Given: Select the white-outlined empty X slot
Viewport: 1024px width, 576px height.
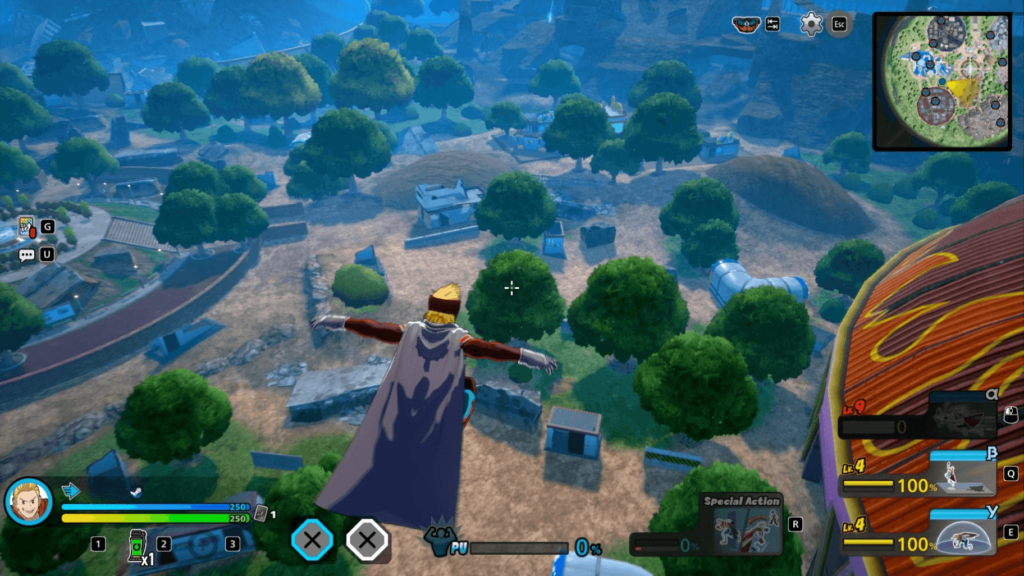Looking at the screenshot, I should (367, 541).
